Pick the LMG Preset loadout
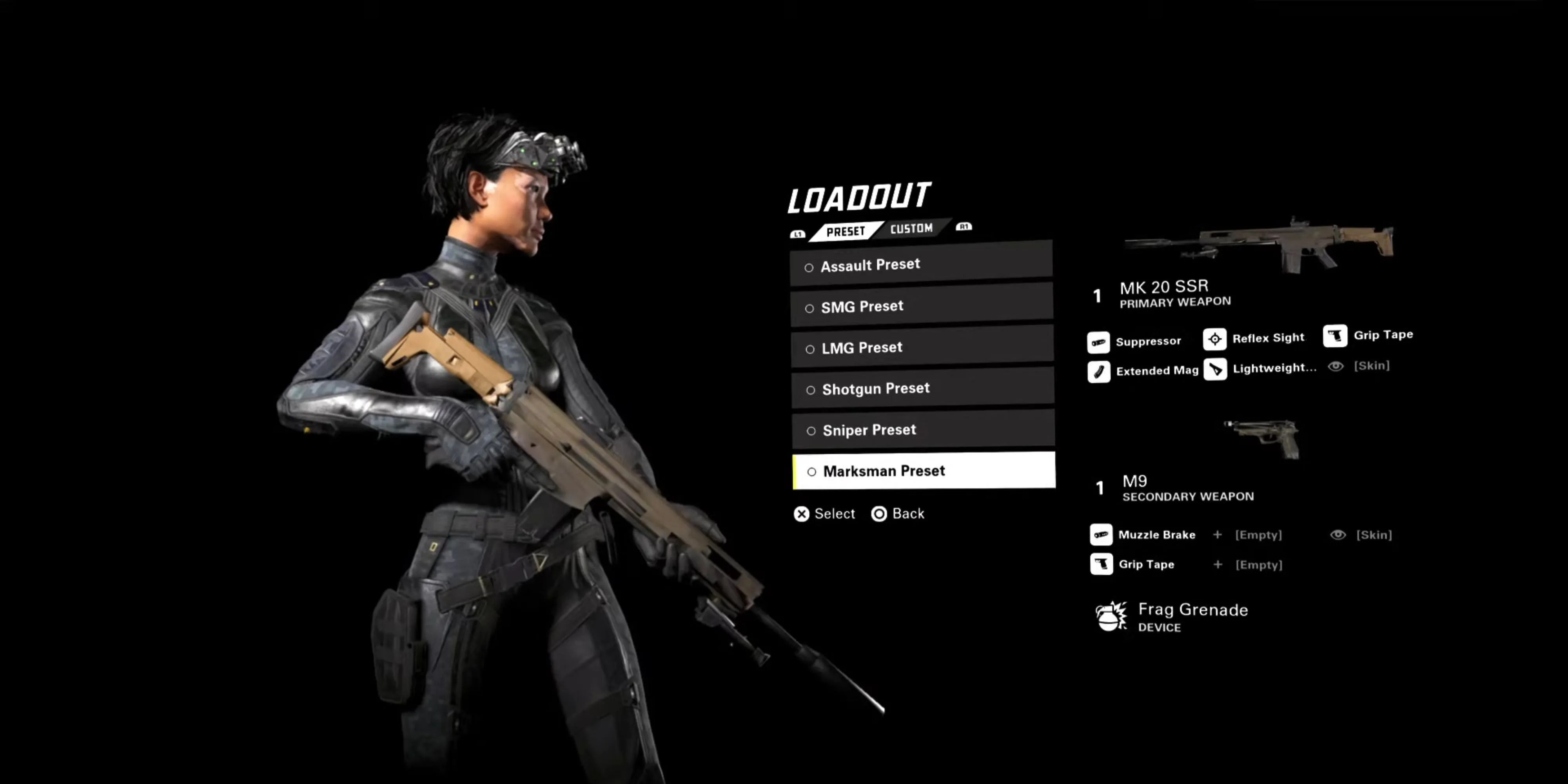Viewport: 1568px width, 784px height. pos(922,348)
